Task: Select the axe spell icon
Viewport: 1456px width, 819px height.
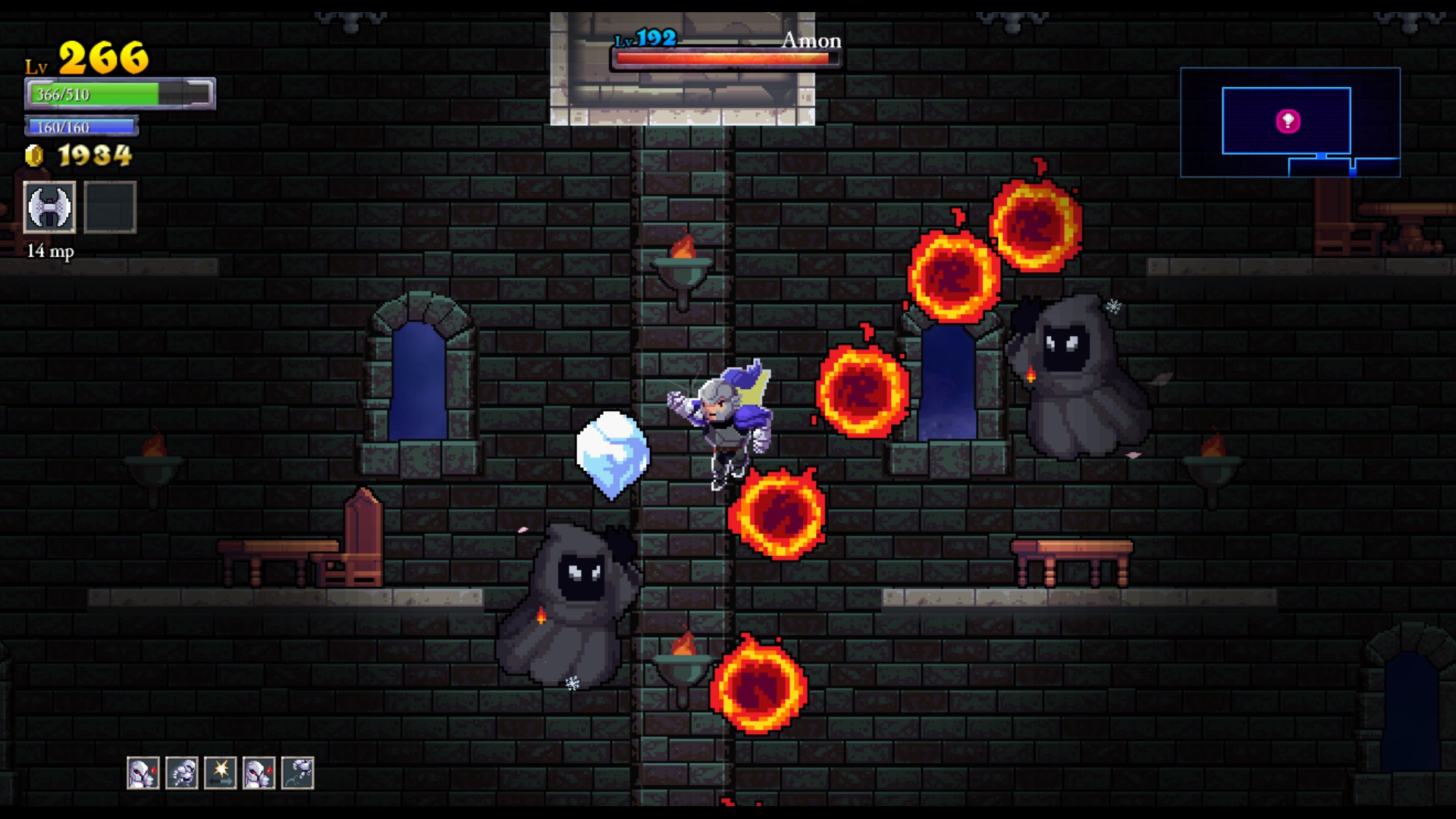Action: pyautogui.click(x=50, y=207)
